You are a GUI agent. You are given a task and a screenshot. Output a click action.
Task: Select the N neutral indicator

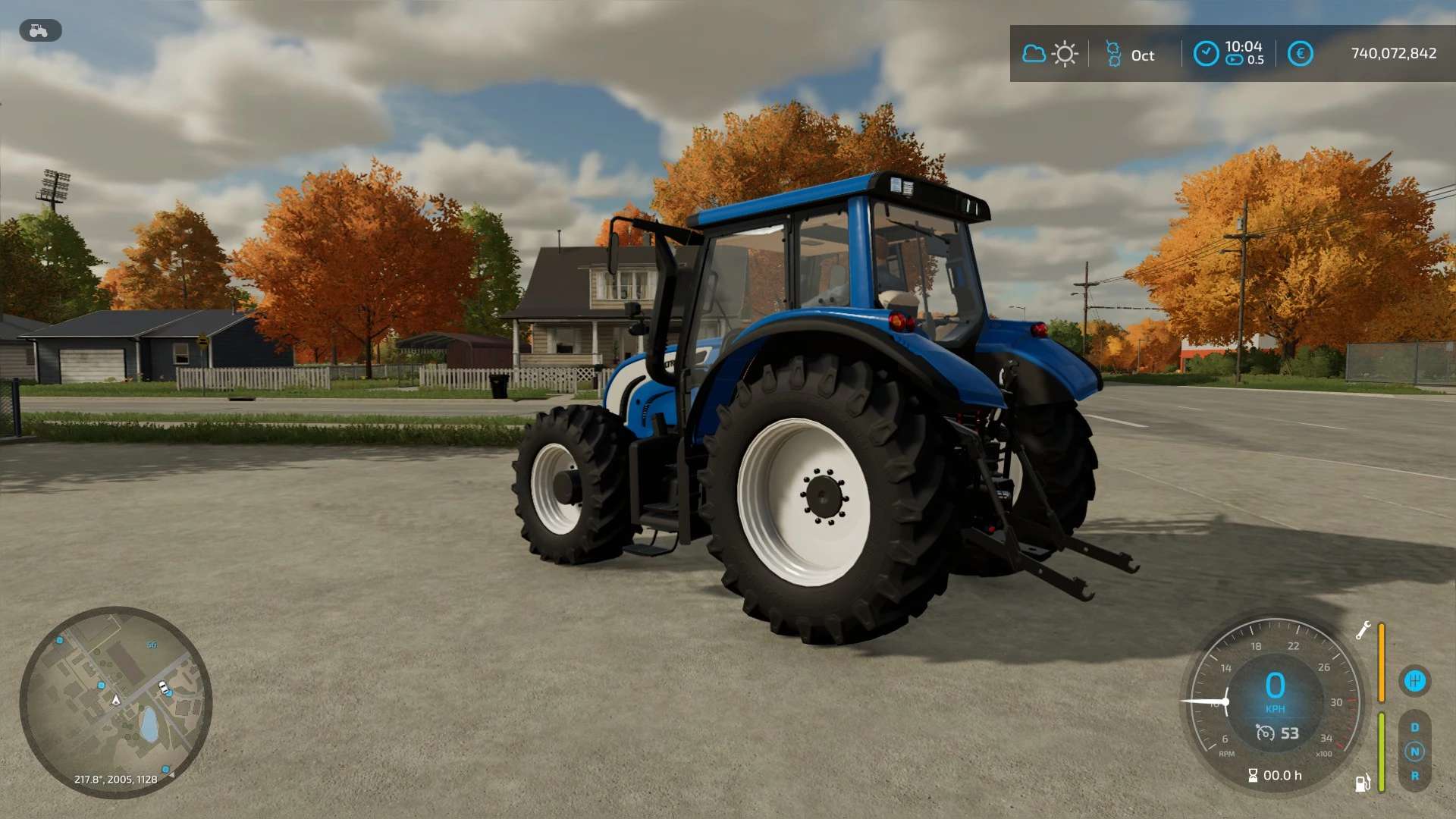point(1414,752)
